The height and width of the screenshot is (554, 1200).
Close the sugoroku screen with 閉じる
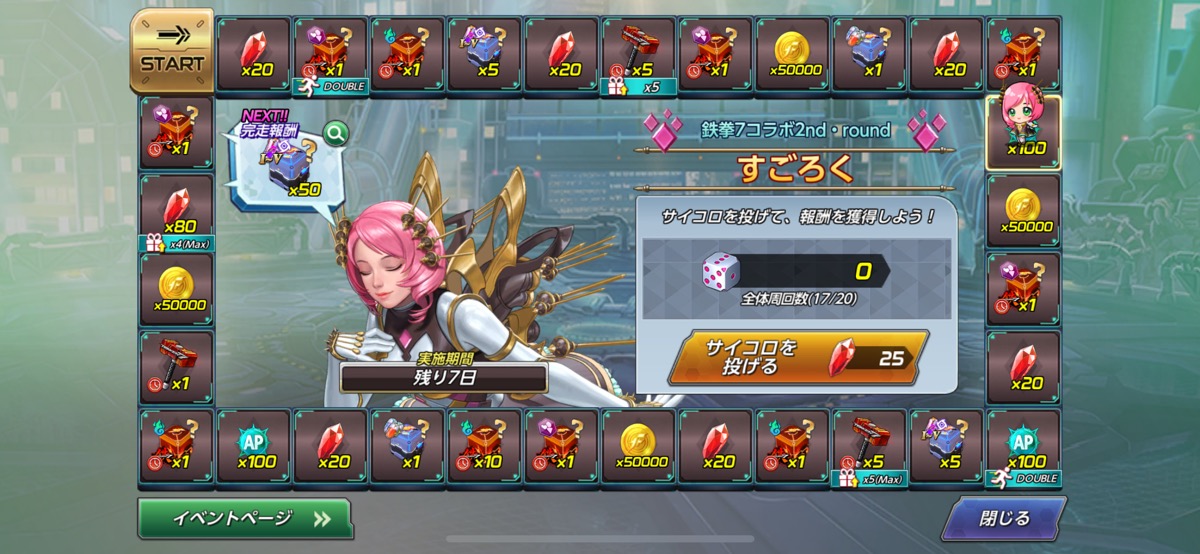coord(1002,518)
